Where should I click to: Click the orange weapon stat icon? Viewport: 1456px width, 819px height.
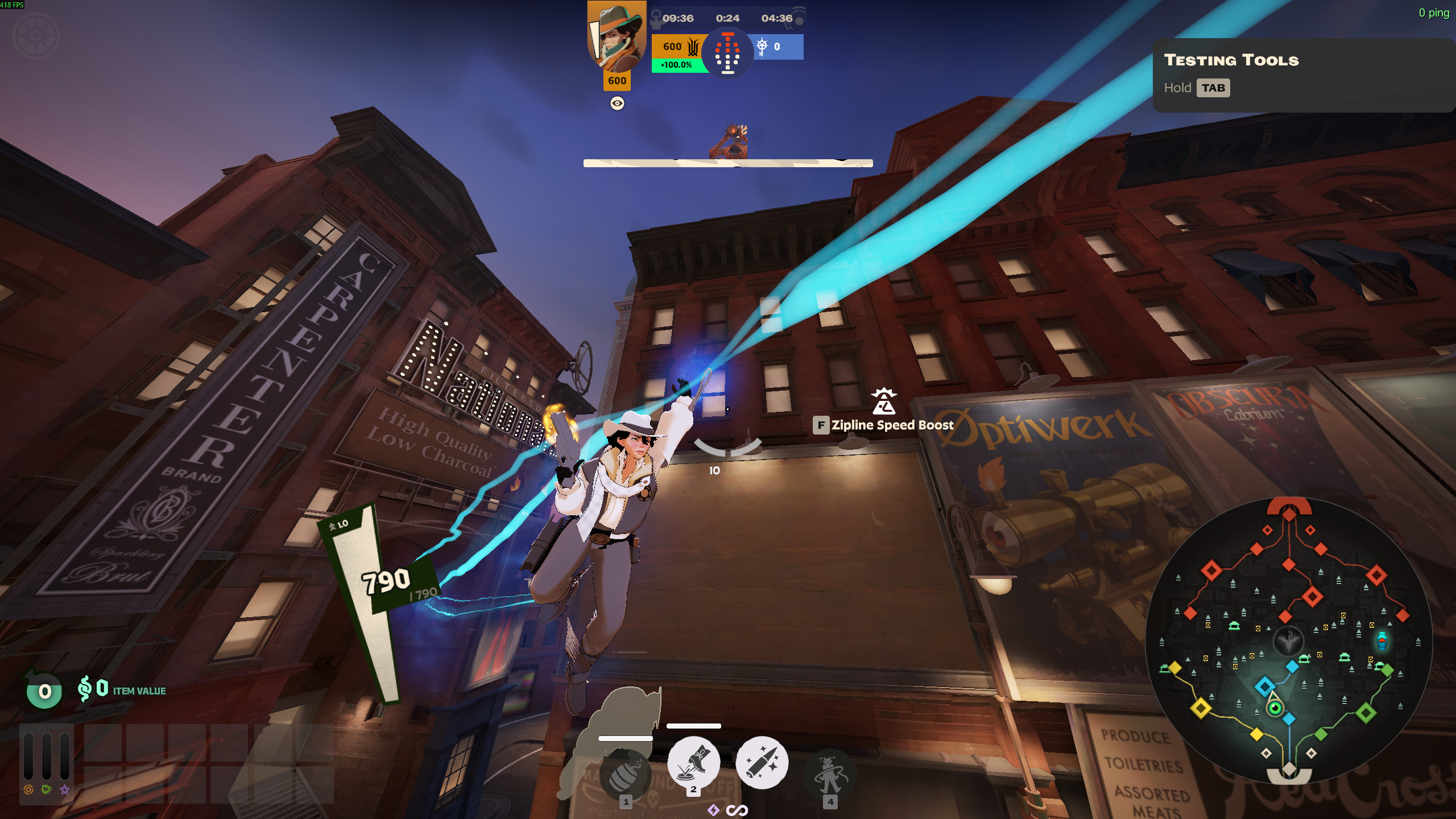[x=28, y=789]
